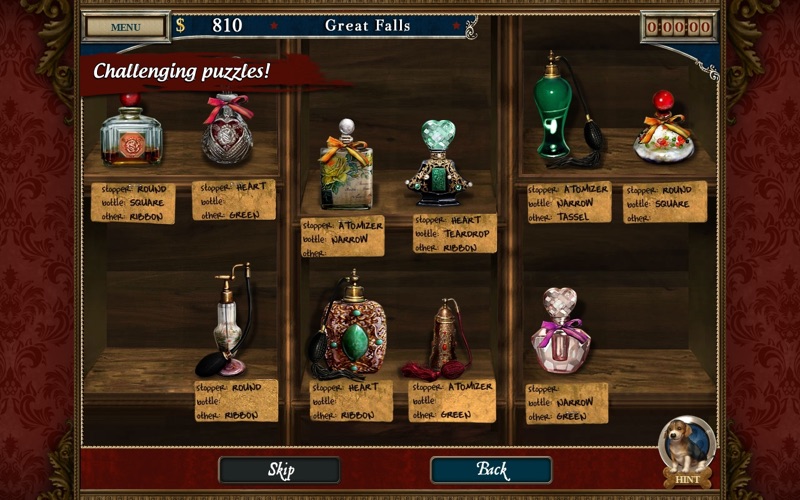
Task: Select the pink bottle with purple ribbon
Action: point(558,333)
